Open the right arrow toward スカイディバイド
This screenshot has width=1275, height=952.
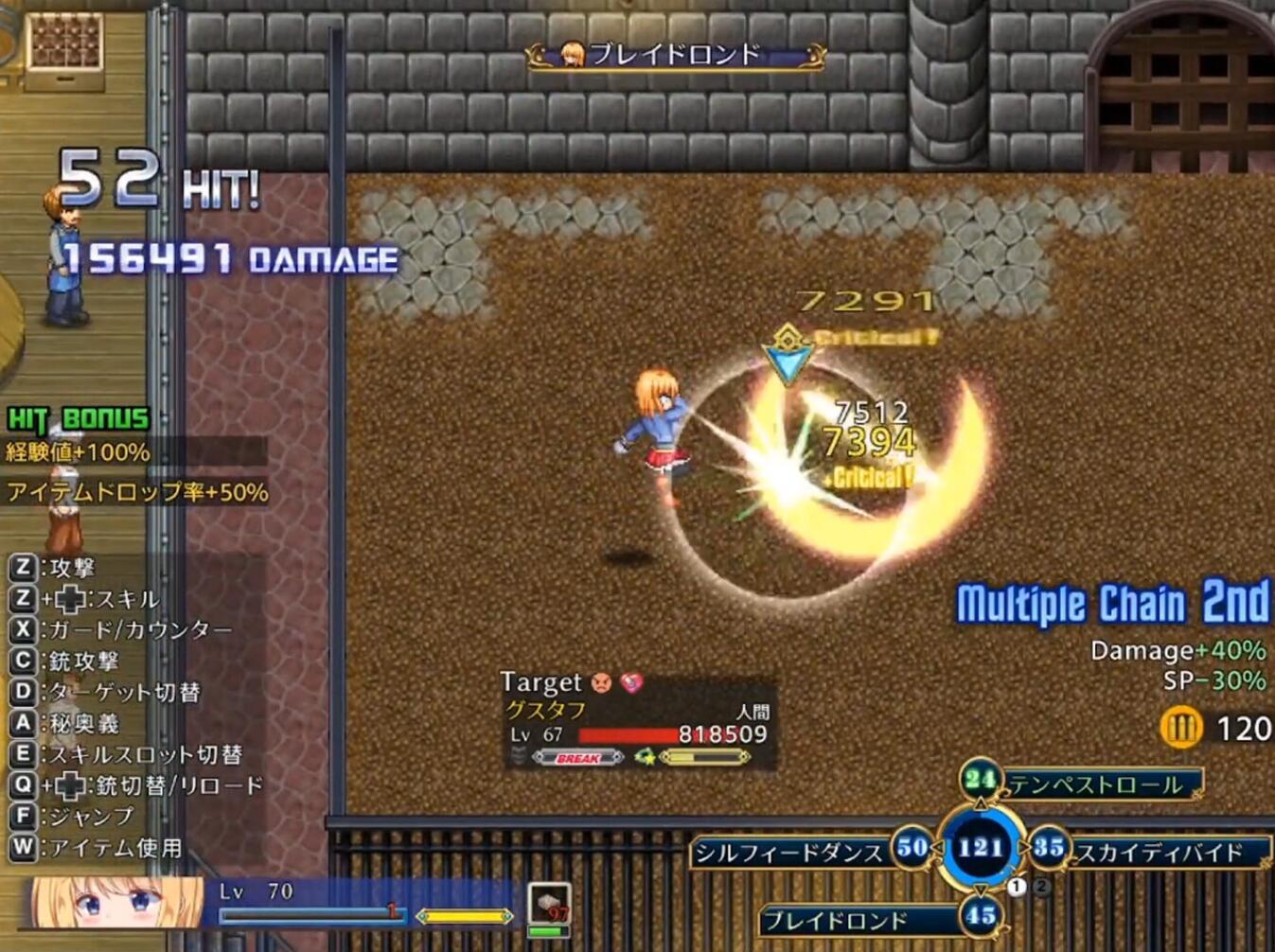pyautogui.click(x=1023, y=847)
